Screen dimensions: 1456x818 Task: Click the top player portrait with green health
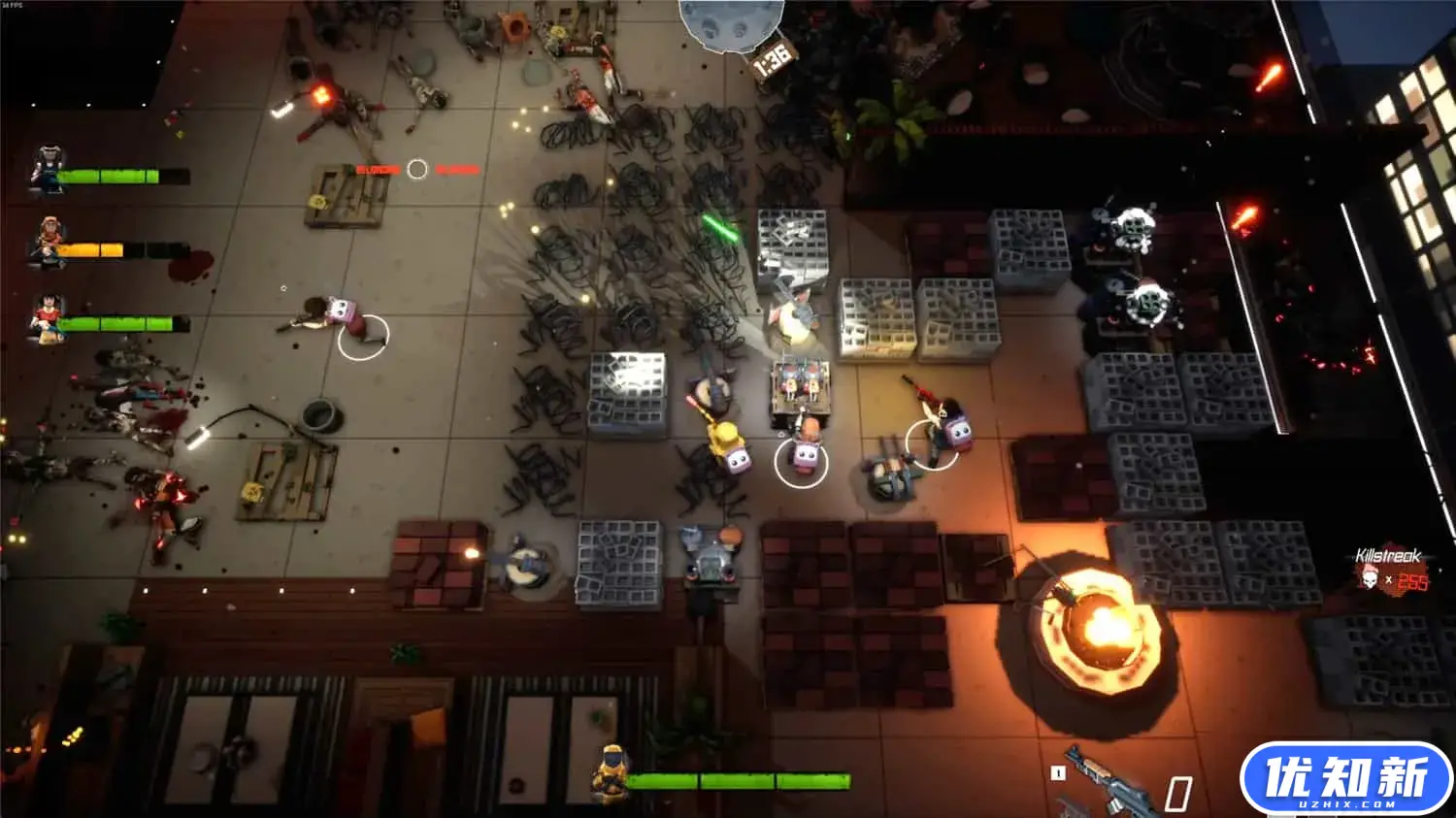point(46,165)
